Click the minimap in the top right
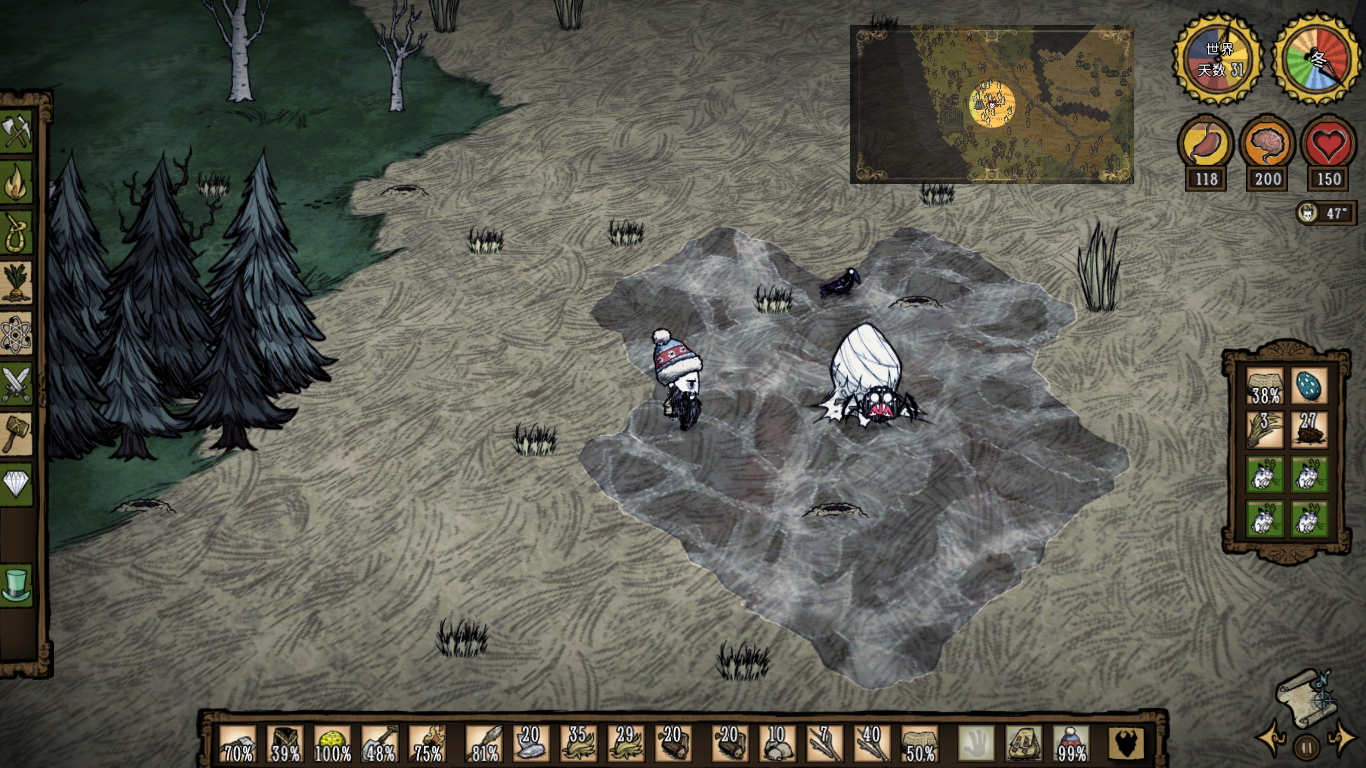 pos(991,104)
